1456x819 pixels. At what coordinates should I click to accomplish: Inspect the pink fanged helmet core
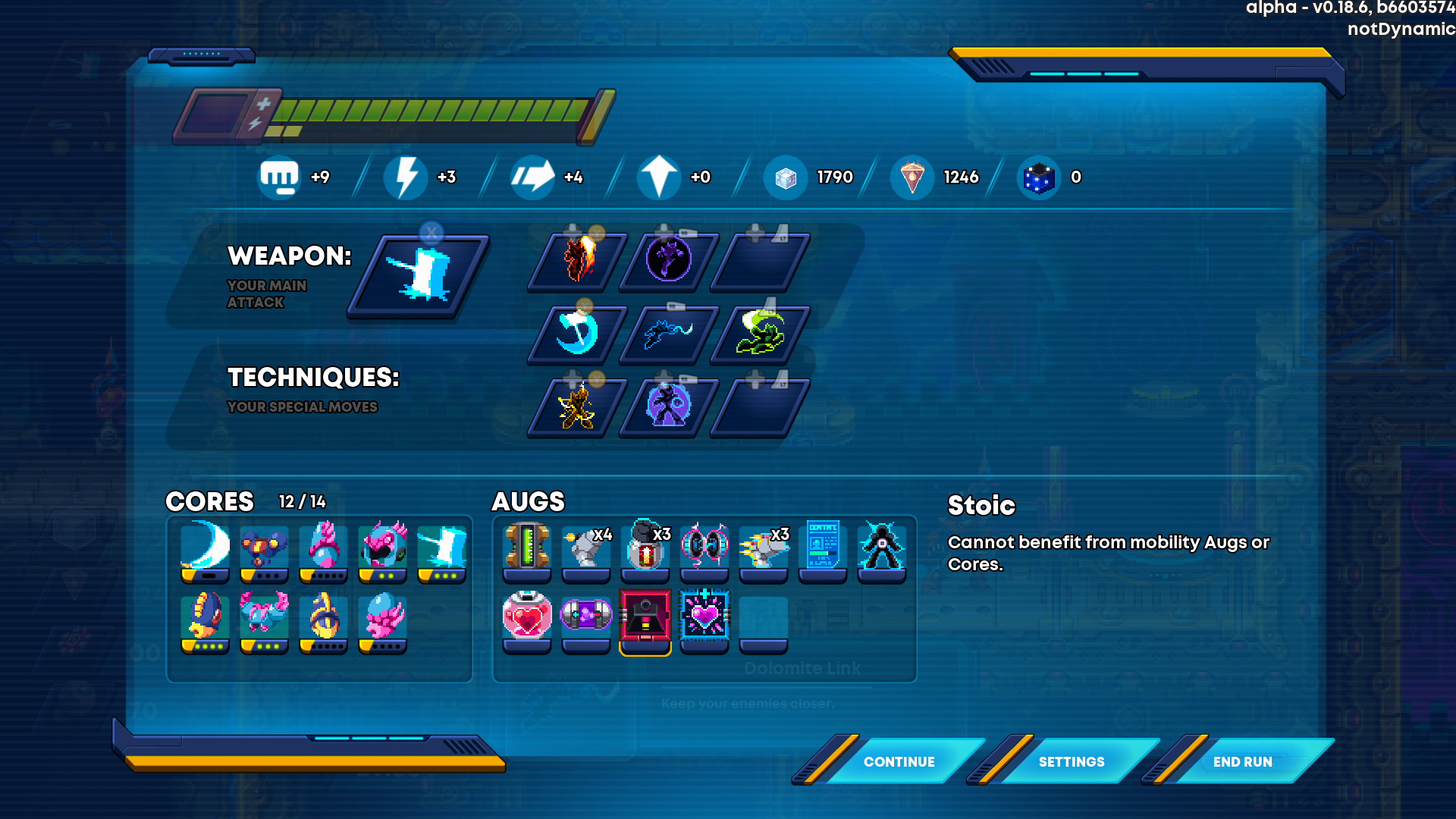[x=383, y=548]
